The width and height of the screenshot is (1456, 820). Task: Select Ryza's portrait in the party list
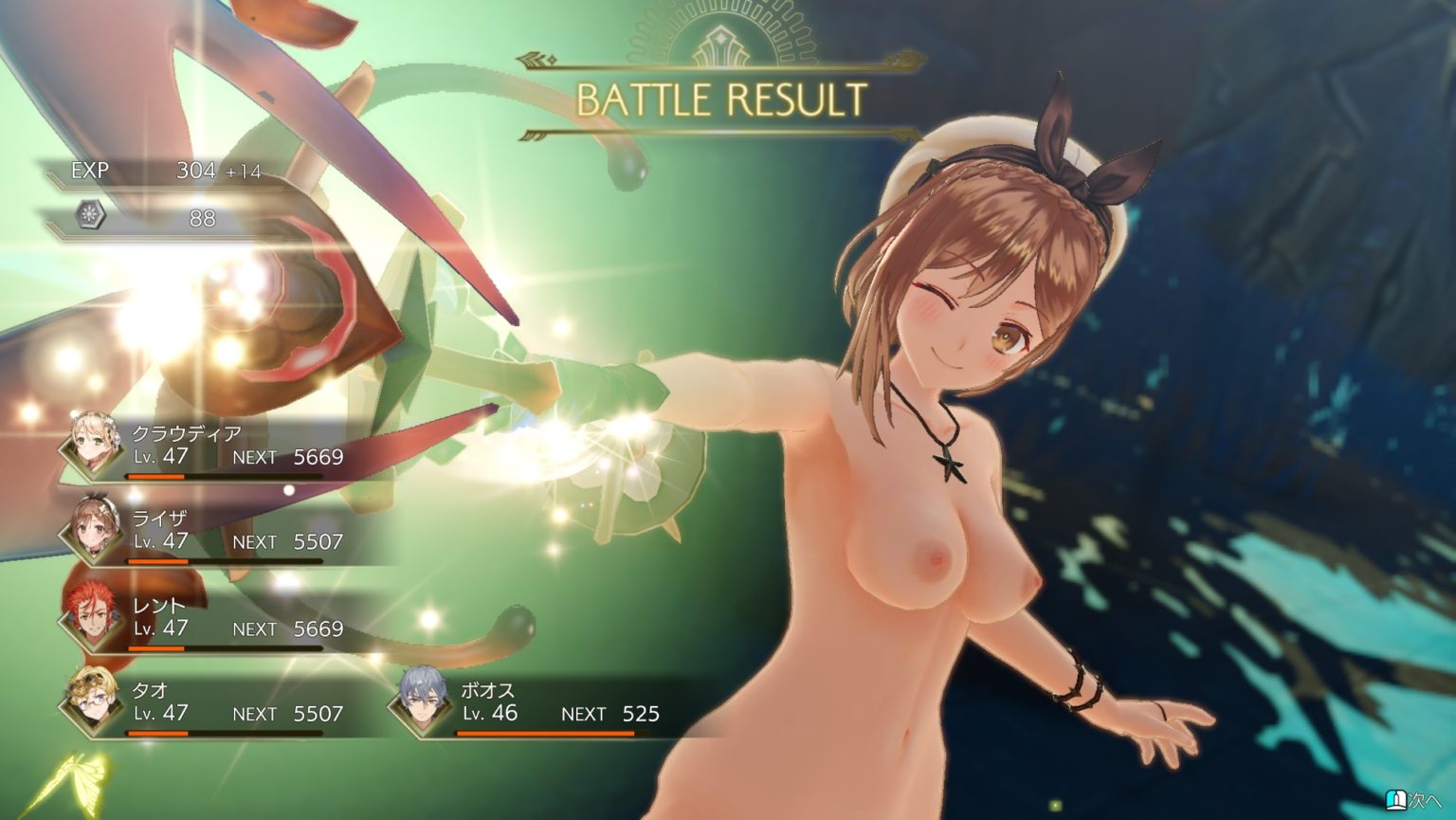click(x=91, y=528)
